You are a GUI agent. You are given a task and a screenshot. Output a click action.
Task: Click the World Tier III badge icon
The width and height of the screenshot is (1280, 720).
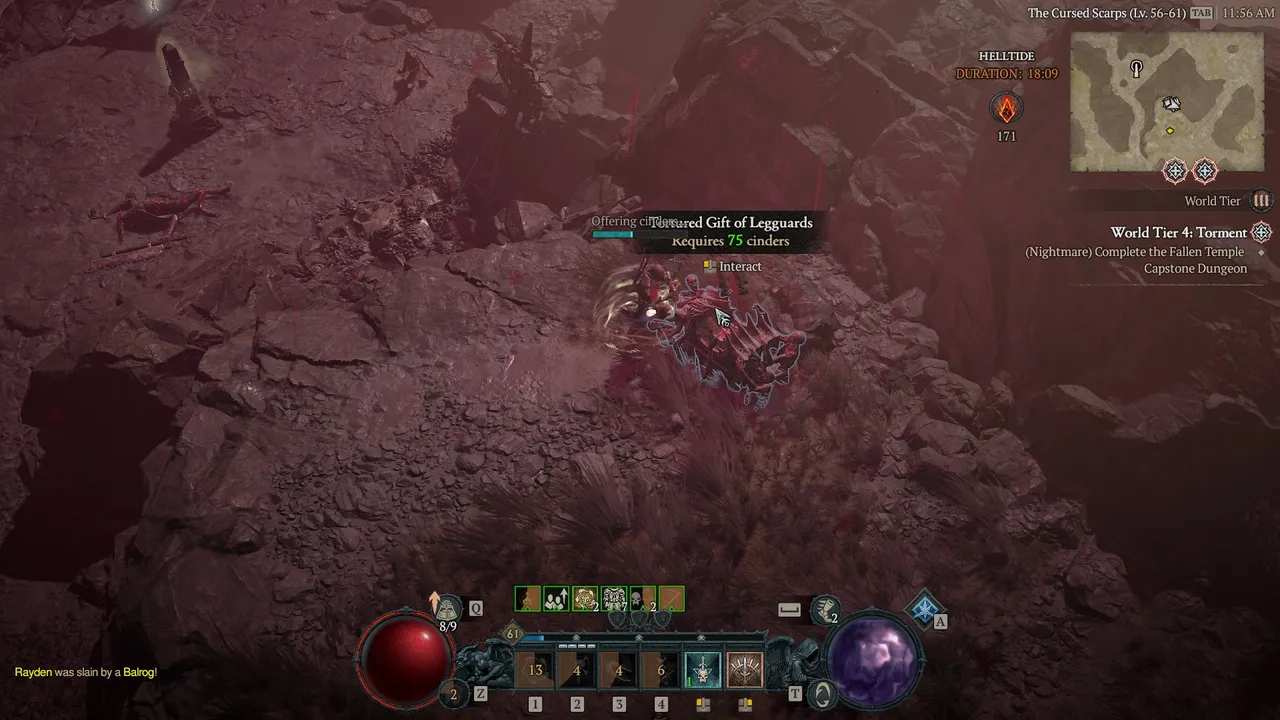[x=1261, y=201]
